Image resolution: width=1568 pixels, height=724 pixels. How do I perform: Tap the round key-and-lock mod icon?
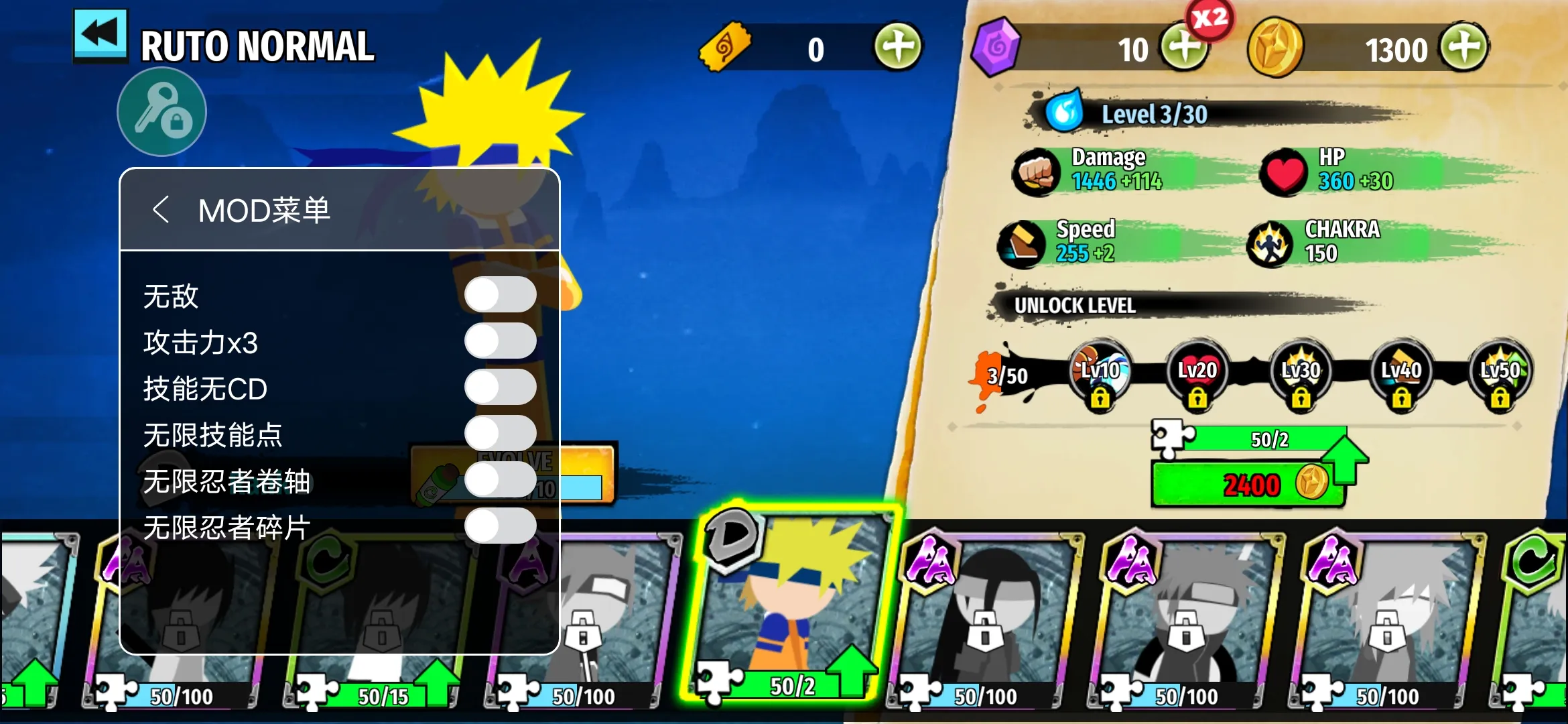pyautogui.click(x=161, y=112)
